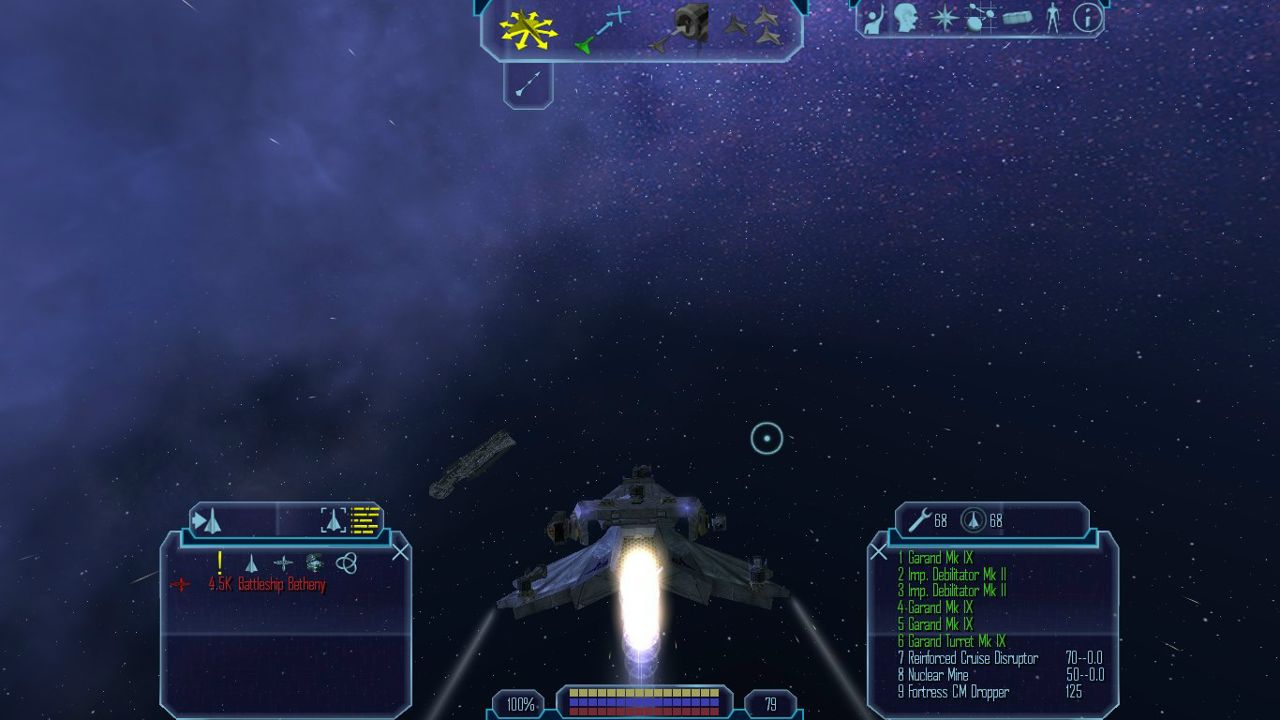This screenshot has height=720, width=1280.
Task: Open the standing-figure reputation icon
Action: tap(1052, 18)
